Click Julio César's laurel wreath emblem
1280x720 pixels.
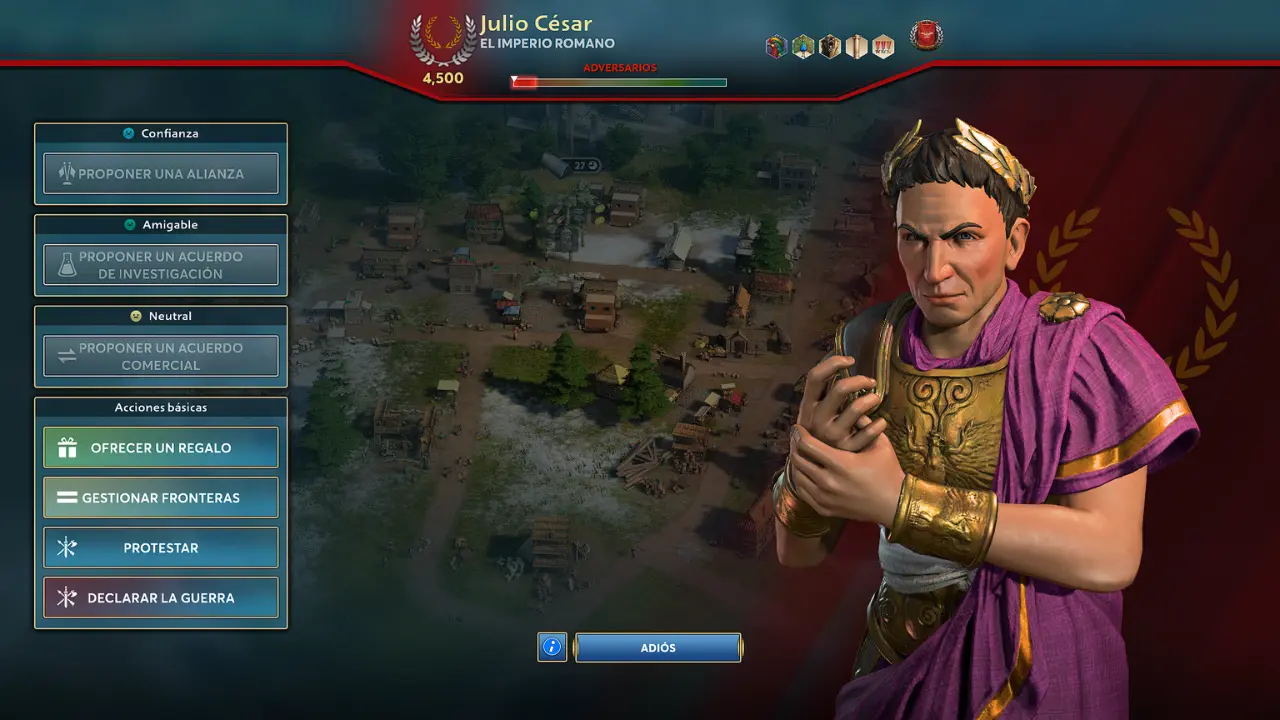pyautogui.click(x=443, y=40)
